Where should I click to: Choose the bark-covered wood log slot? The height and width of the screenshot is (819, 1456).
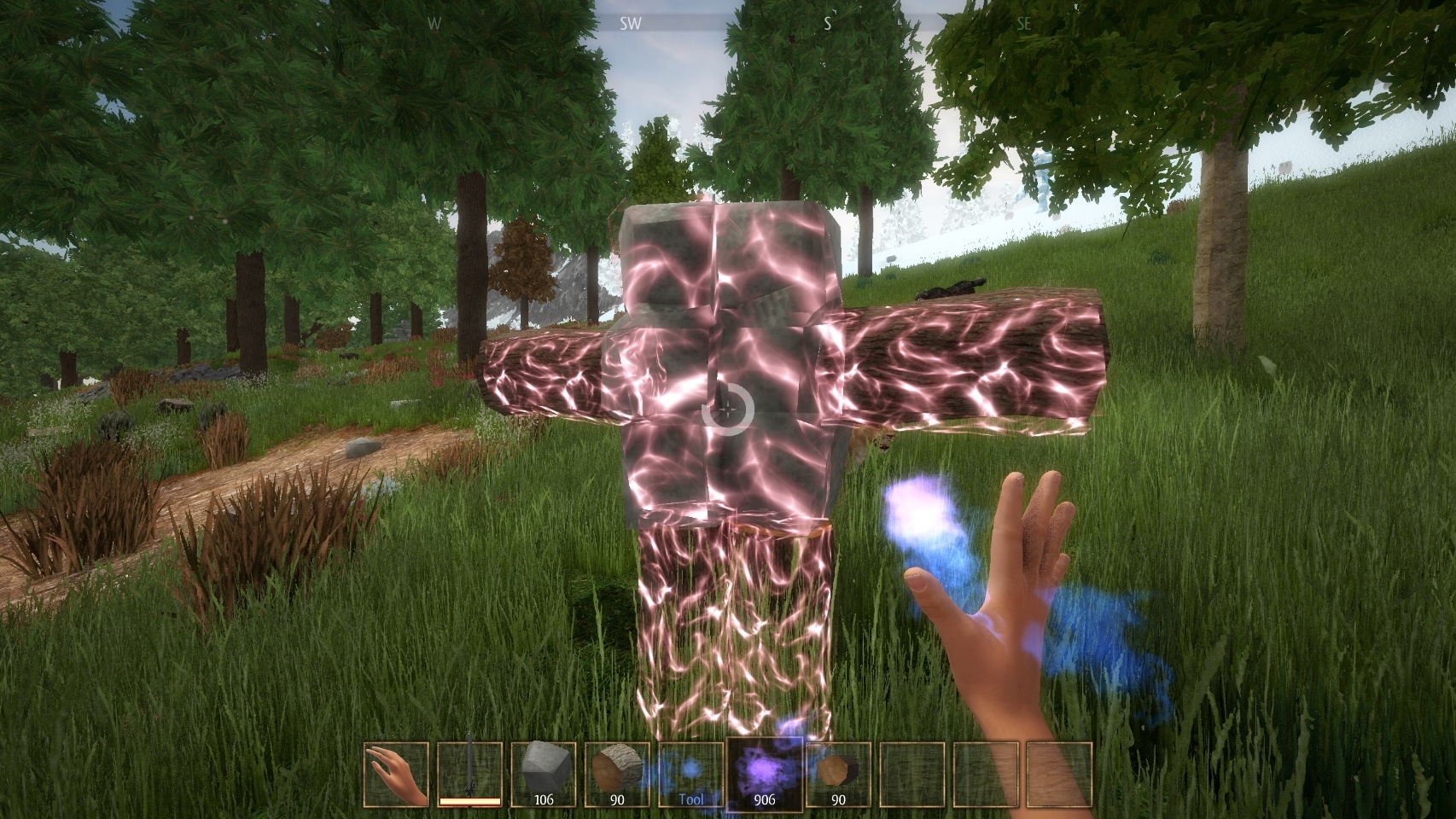pyautogui.click(x=617, y=775)
